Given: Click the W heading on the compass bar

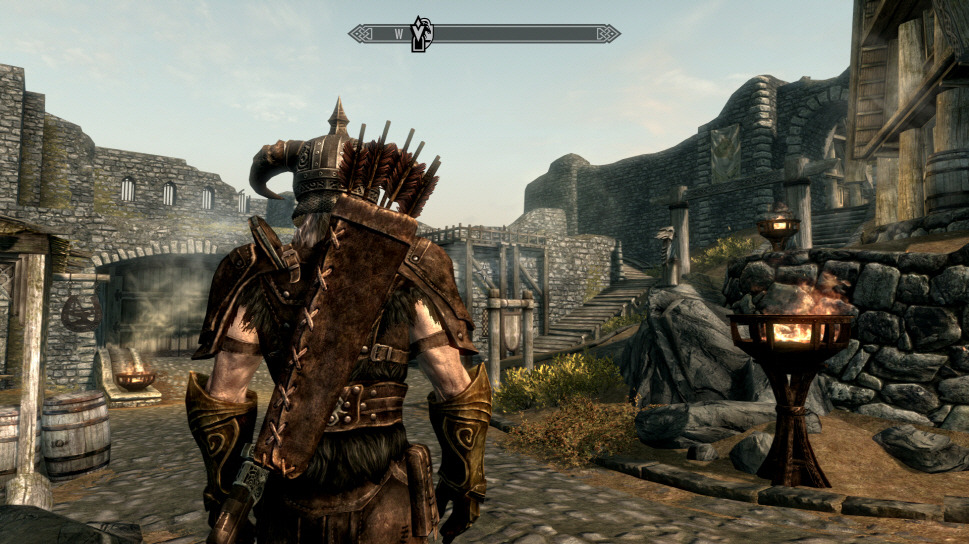Looking at the screenshot, I should (398, 34).
